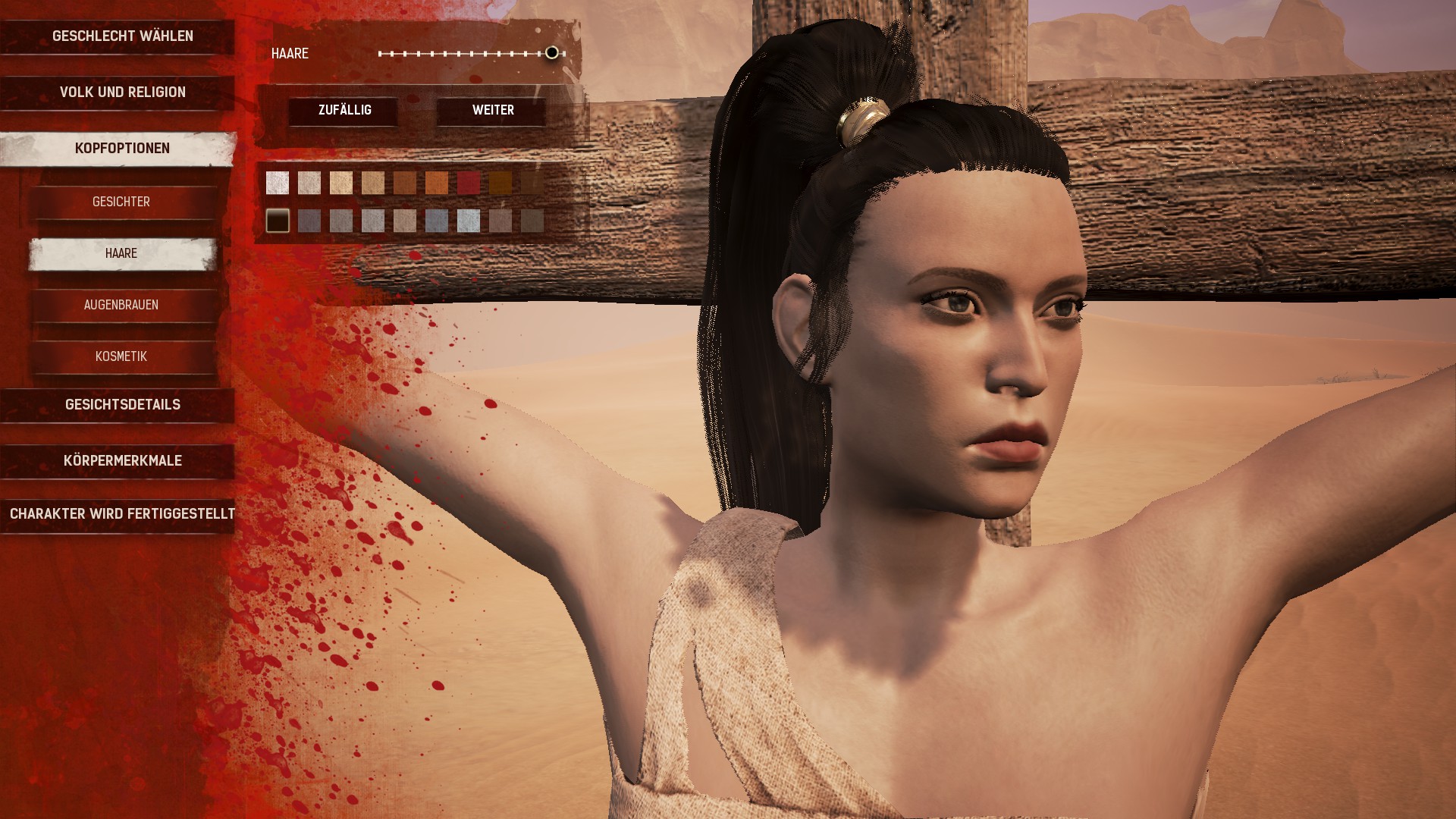Open the Kosmetik options
1456x819 pixels.
click(x=121, y=356)
